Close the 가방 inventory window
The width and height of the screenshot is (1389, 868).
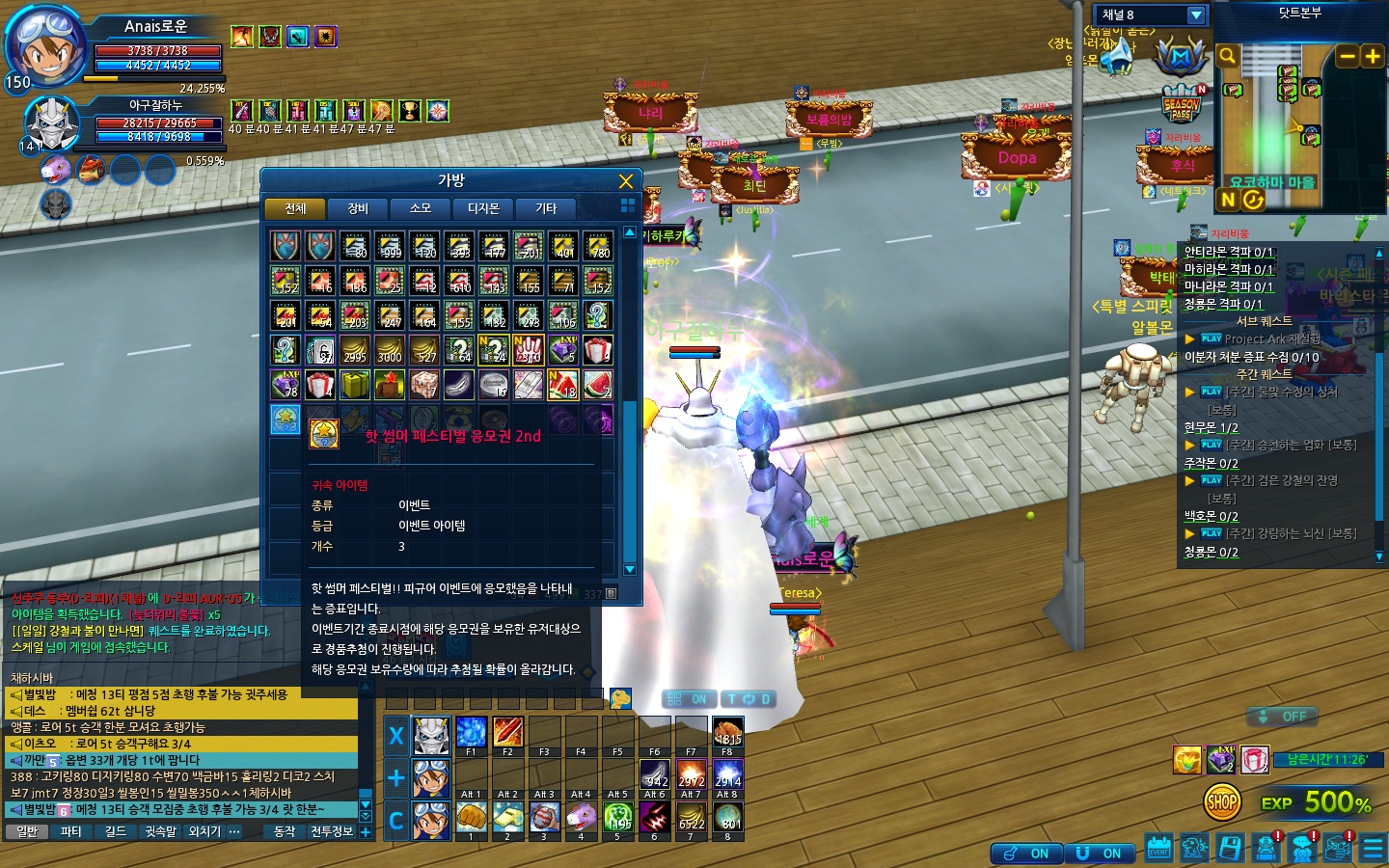click(625, 181)
